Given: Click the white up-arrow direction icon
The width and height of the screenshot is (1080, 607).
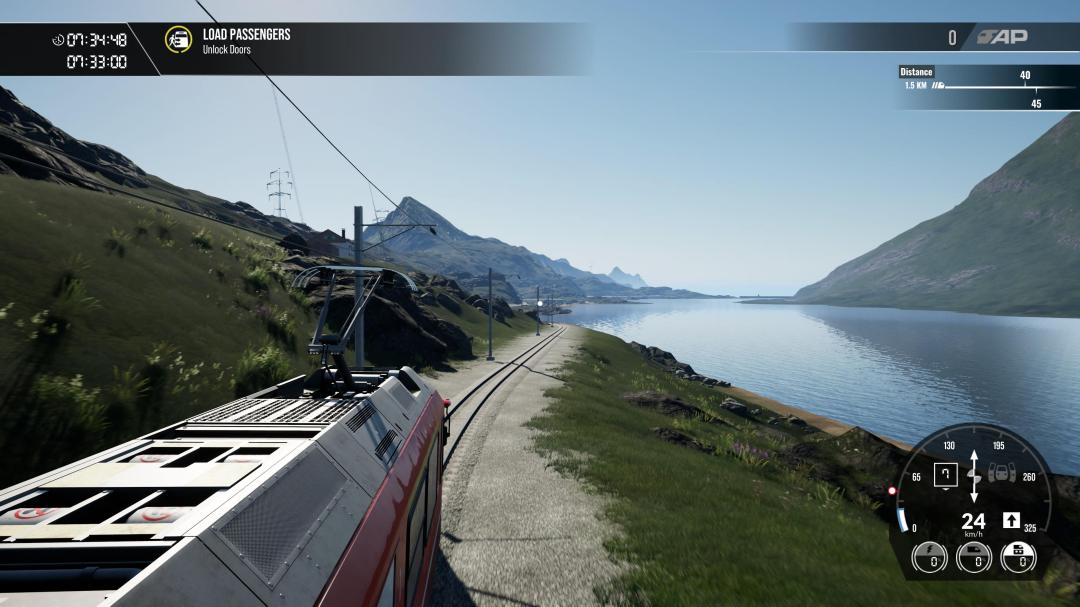Looking at the screenshot, I should [1011, 520].
